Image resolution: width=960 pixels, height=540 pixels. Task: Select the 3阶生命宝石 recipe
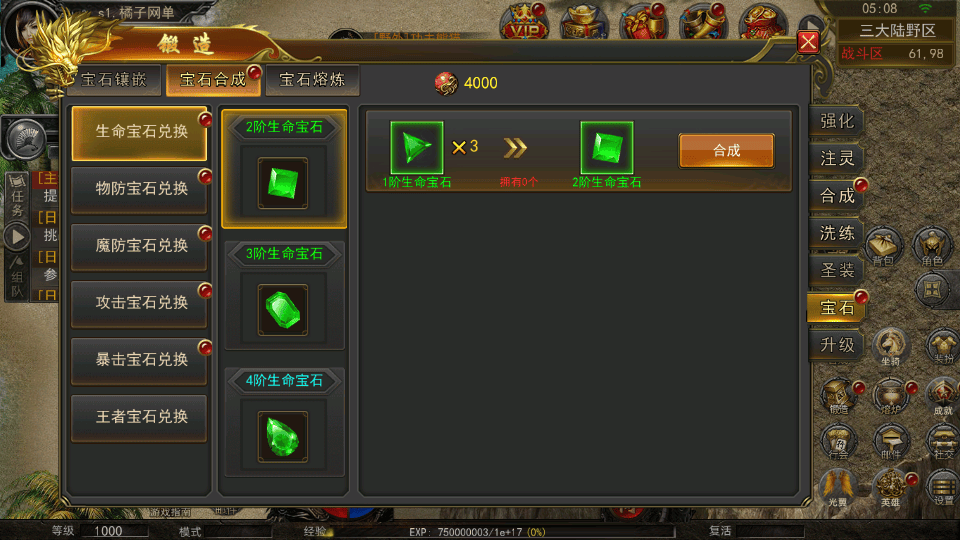tap(284, 296)
